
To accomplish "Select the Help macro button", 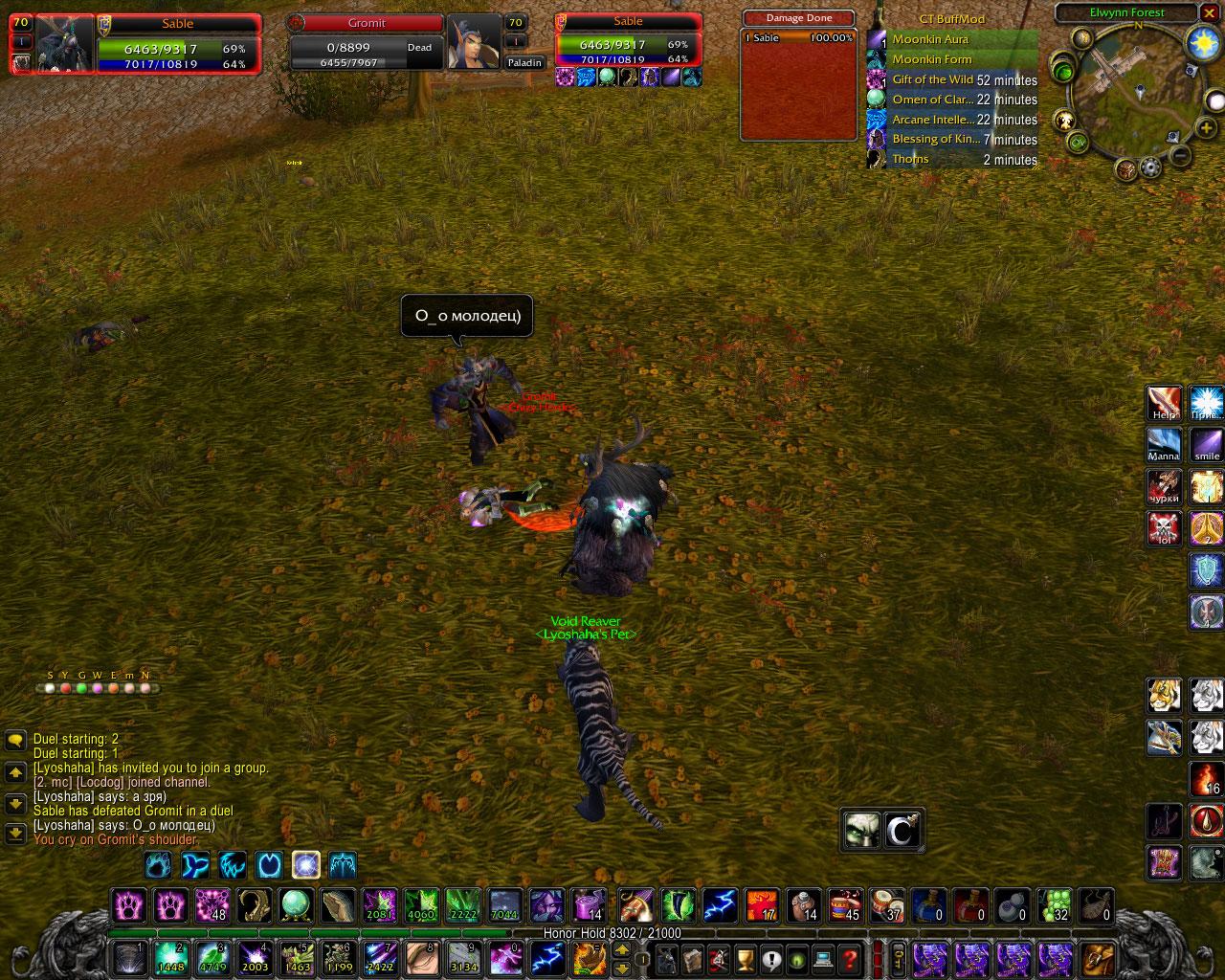I will (1165, 404).
